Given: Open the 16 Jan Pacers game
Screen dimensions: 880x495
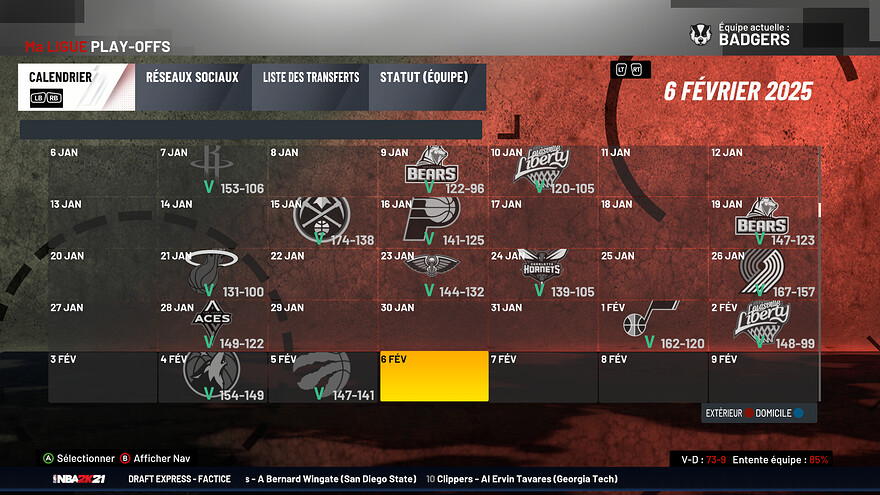Looking at the screenshot, I should coord(433,223).
